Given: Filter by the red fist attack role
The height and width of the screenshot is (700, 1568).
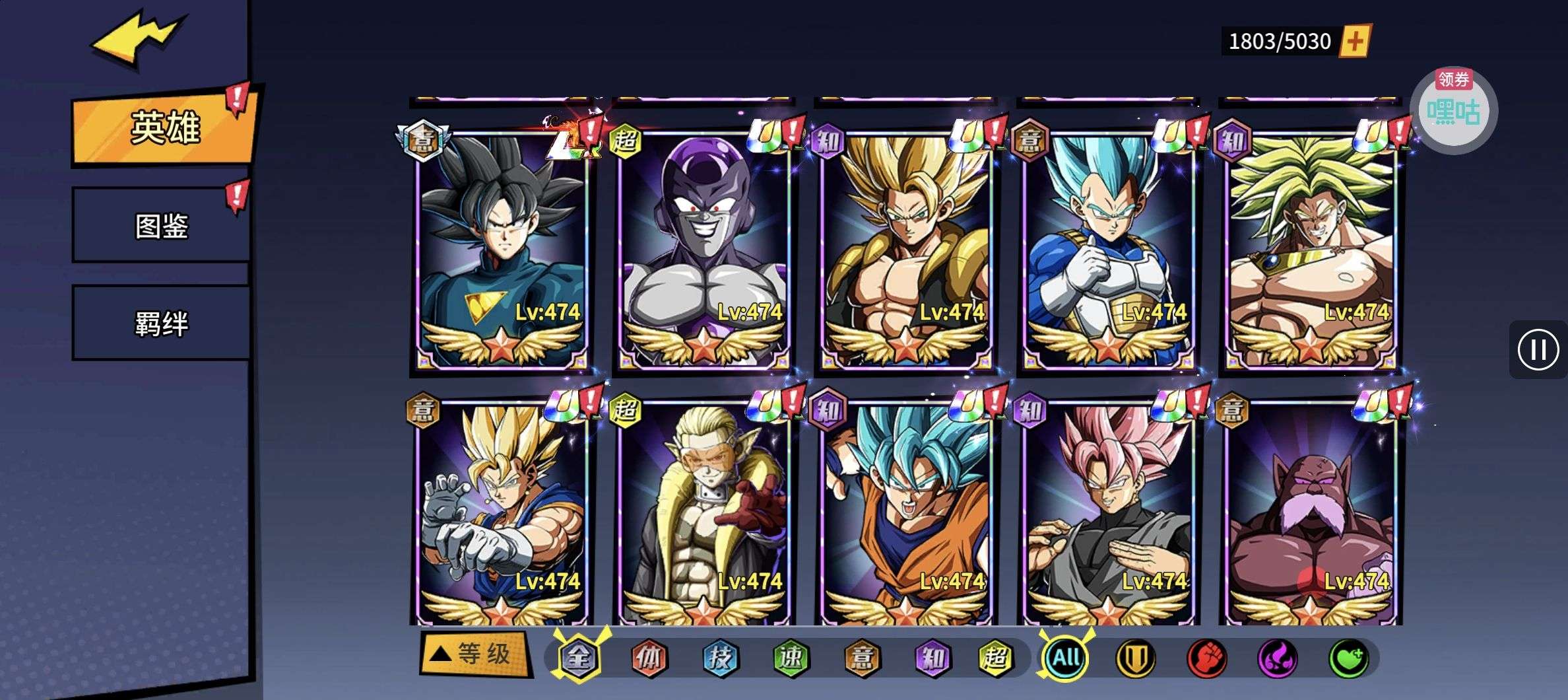Looking at the screenshot, I should pos(1206,658).
